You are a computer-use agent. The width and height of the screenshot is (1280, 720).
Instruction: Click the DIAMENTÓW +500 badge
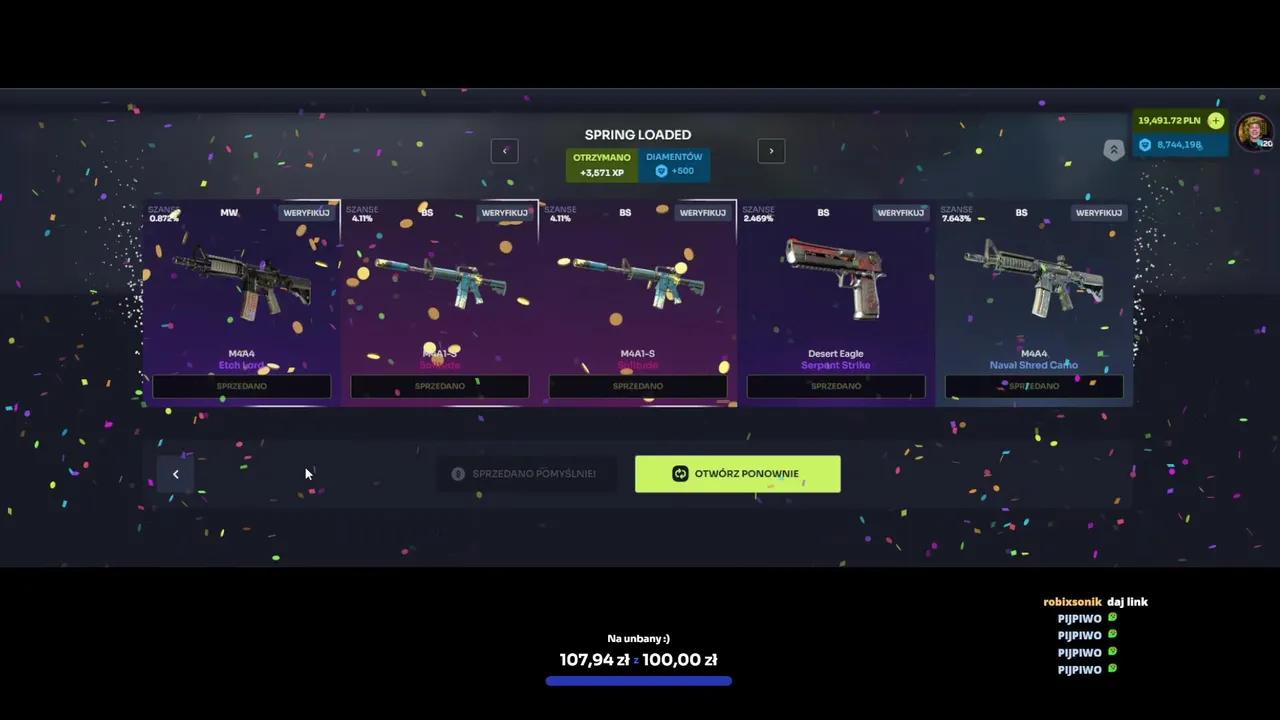[674, 164]
